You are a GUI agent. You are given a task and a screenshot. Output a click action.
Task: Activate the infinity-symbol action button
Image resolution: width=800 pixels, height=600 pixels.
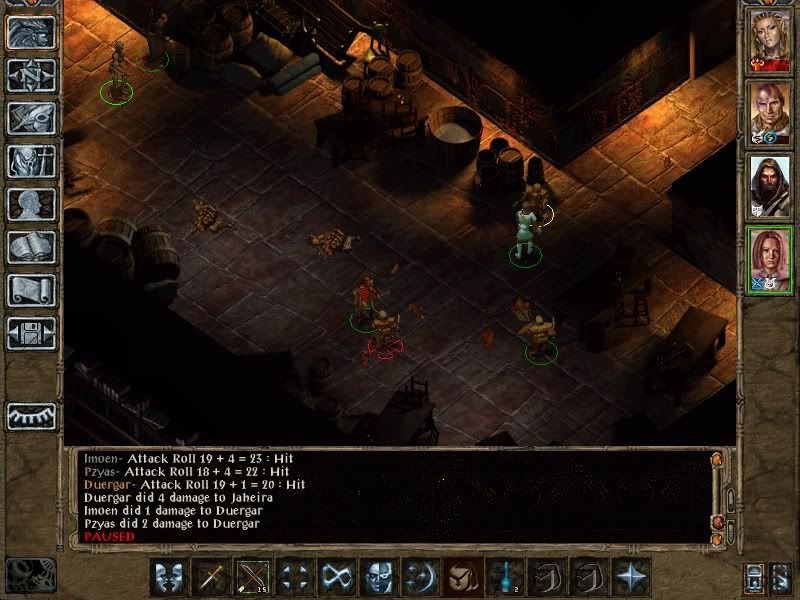335,577
